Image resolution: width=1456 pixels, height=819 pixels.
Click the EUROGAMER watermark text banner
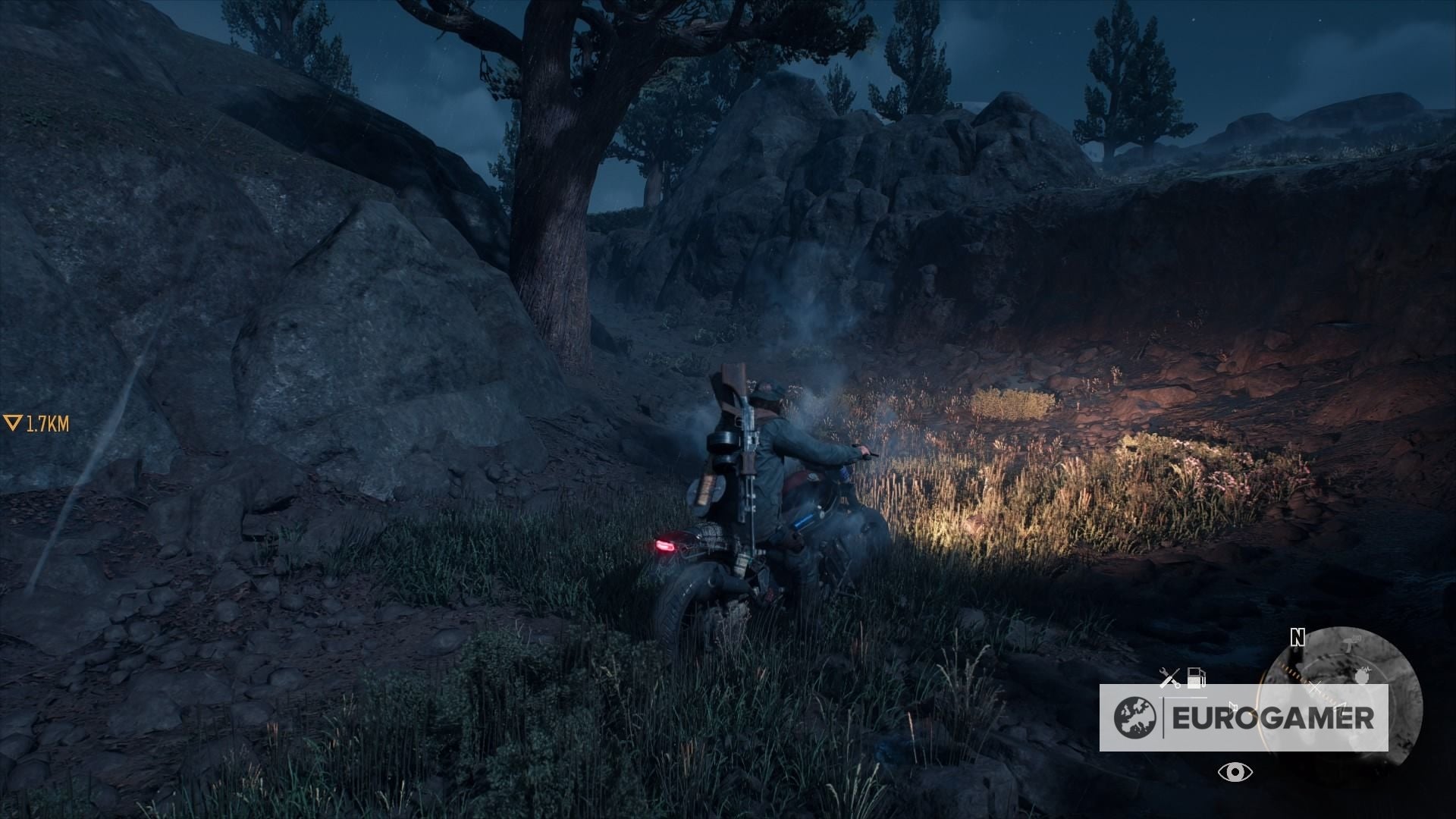[1273, 717]
